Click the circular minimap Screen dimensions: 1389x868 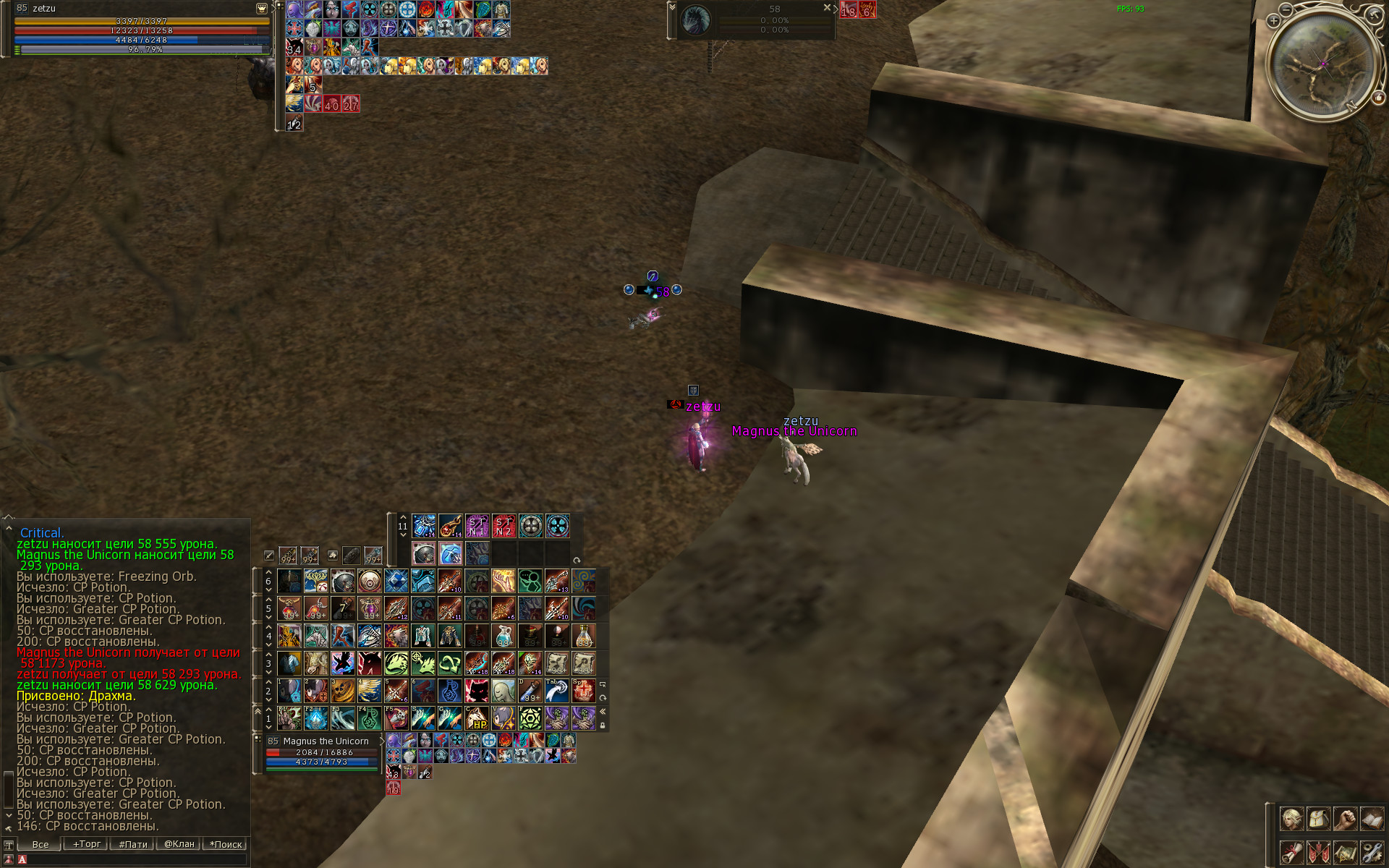1323,64
